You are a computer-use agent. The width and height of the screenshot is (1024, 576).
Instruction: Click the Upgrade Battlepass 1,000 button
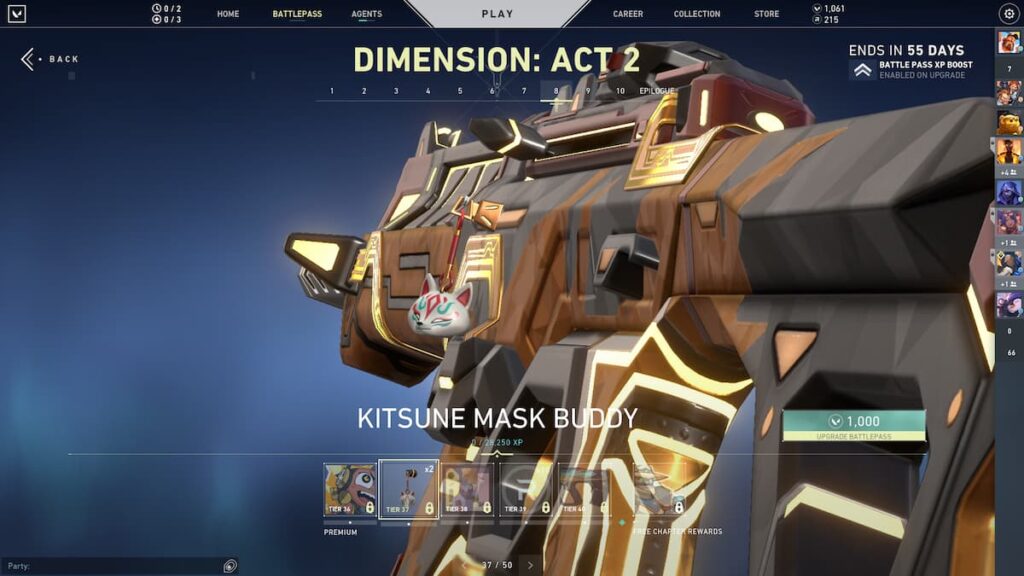coord(854,426)
